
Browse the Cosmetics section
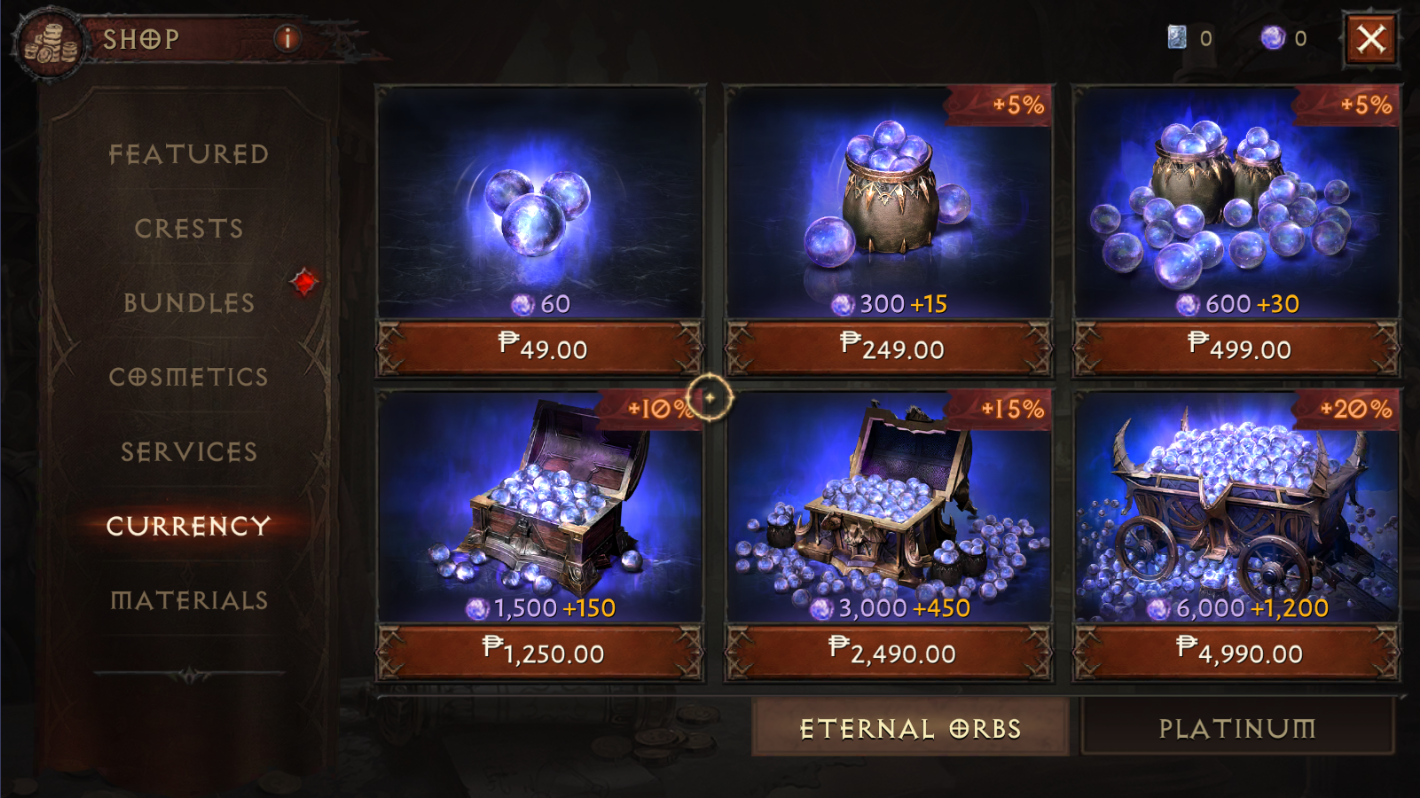pyautogui.click(x=190, y=377)
